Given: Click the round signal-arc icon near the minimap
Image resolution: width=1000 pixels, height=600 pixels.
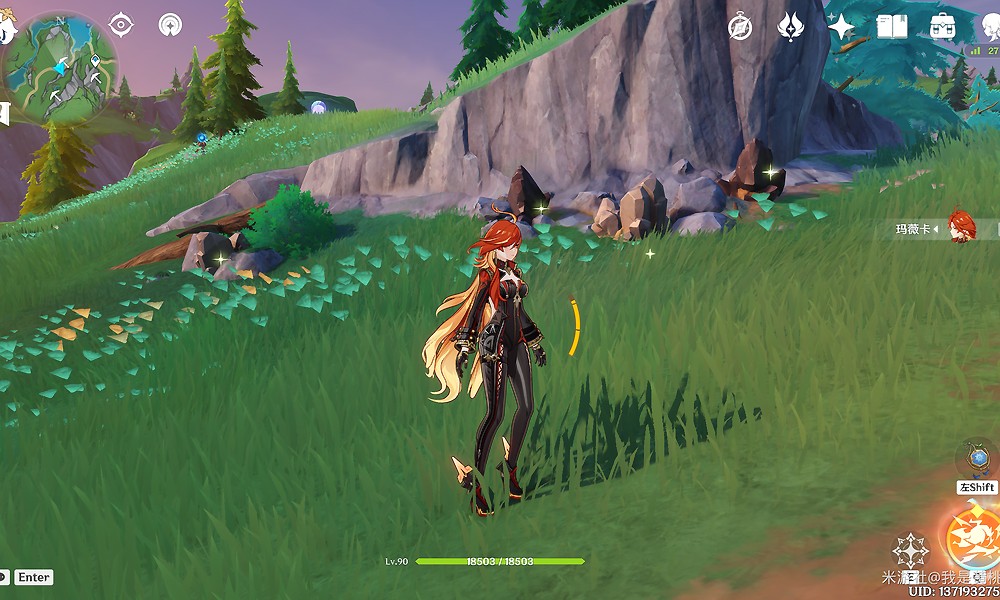Looking at the screenshot, I should (x=171, y=25).
